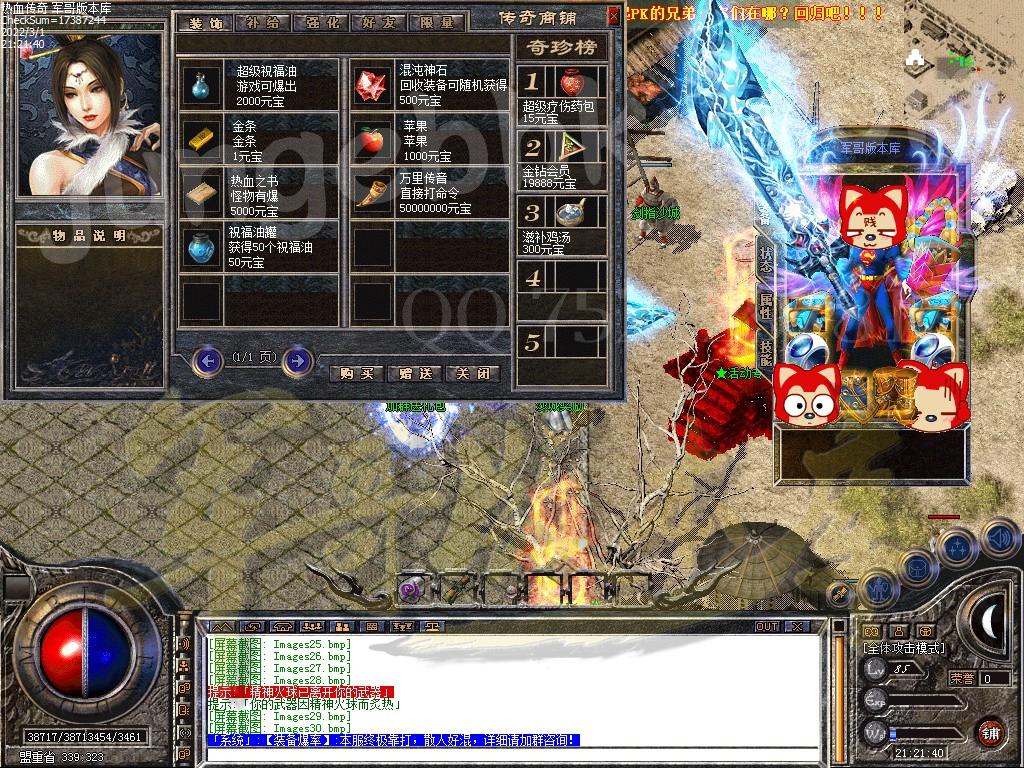This screenshot has width=1024, height=768.
Task: Select the 祝福油罐 blue jar item
Action: pyautogui.click(x=203, y=246)
